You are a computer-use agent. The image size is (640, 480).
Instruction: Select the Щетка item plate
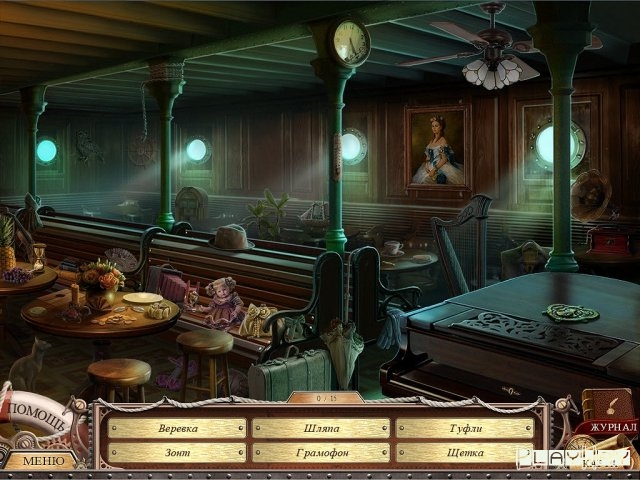click(465, 453)
